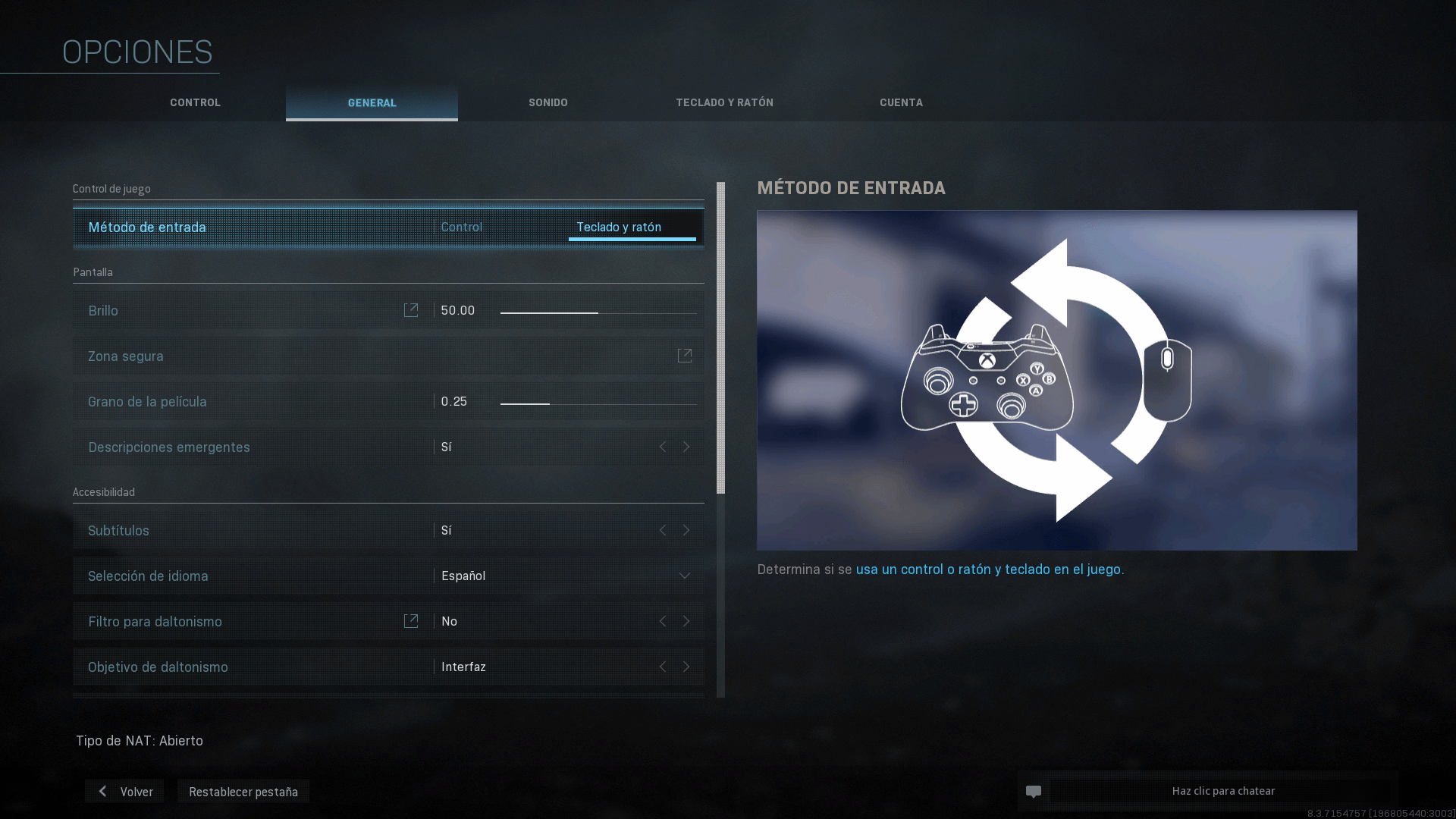Click the chat bubble icon

coord(1034,791)
